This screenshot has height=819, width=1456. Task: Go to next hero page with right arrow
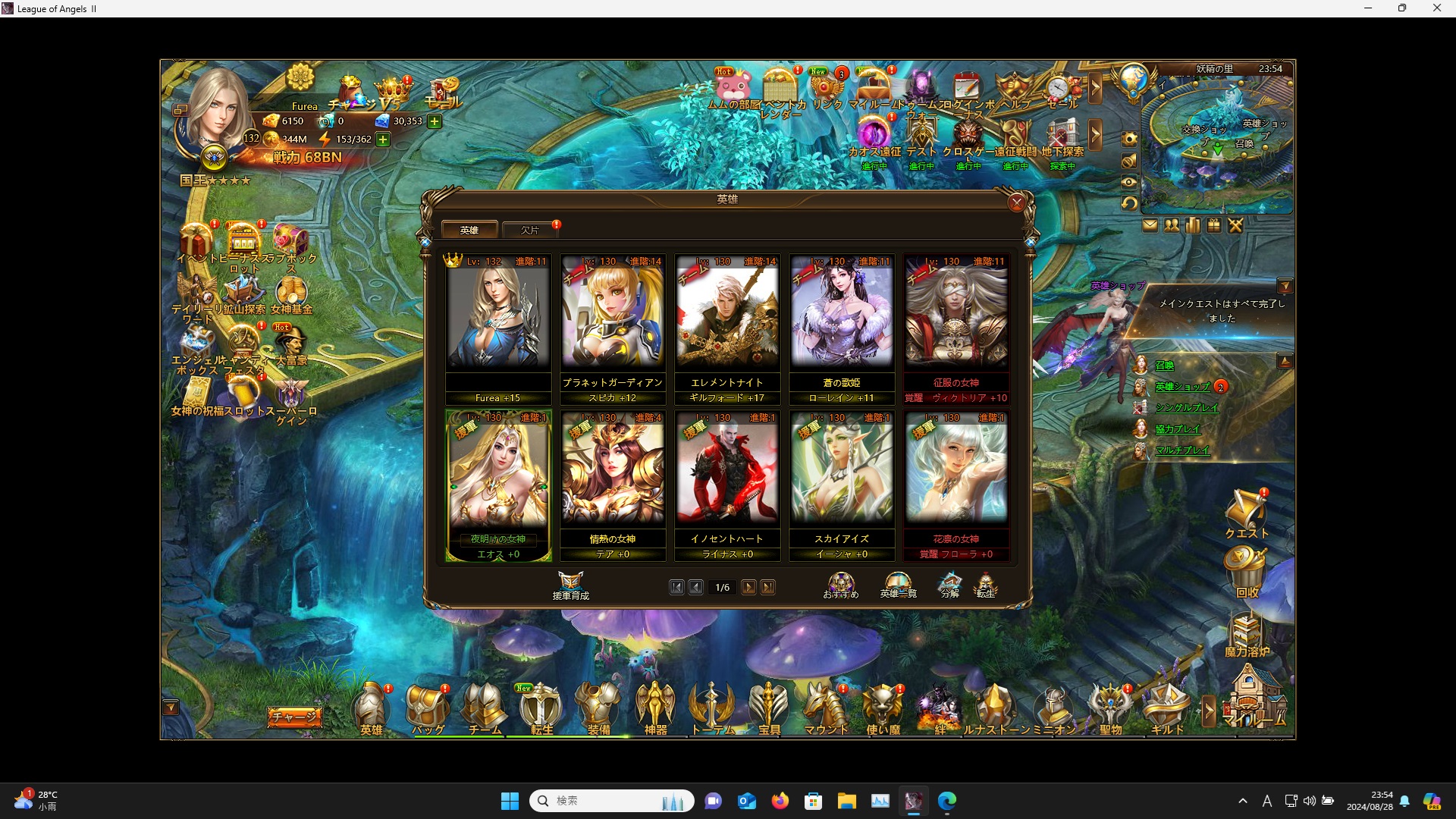click(x=749, y=587)
